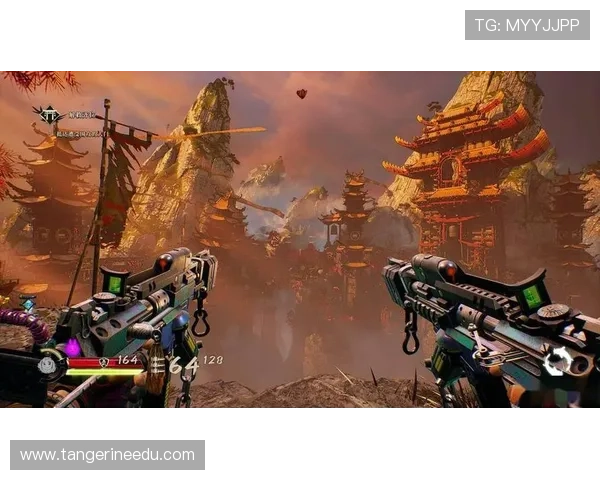Viewport: 600px width, 480px height.
Task: Select the purple flame ability icon
Action: click(72, 348)
